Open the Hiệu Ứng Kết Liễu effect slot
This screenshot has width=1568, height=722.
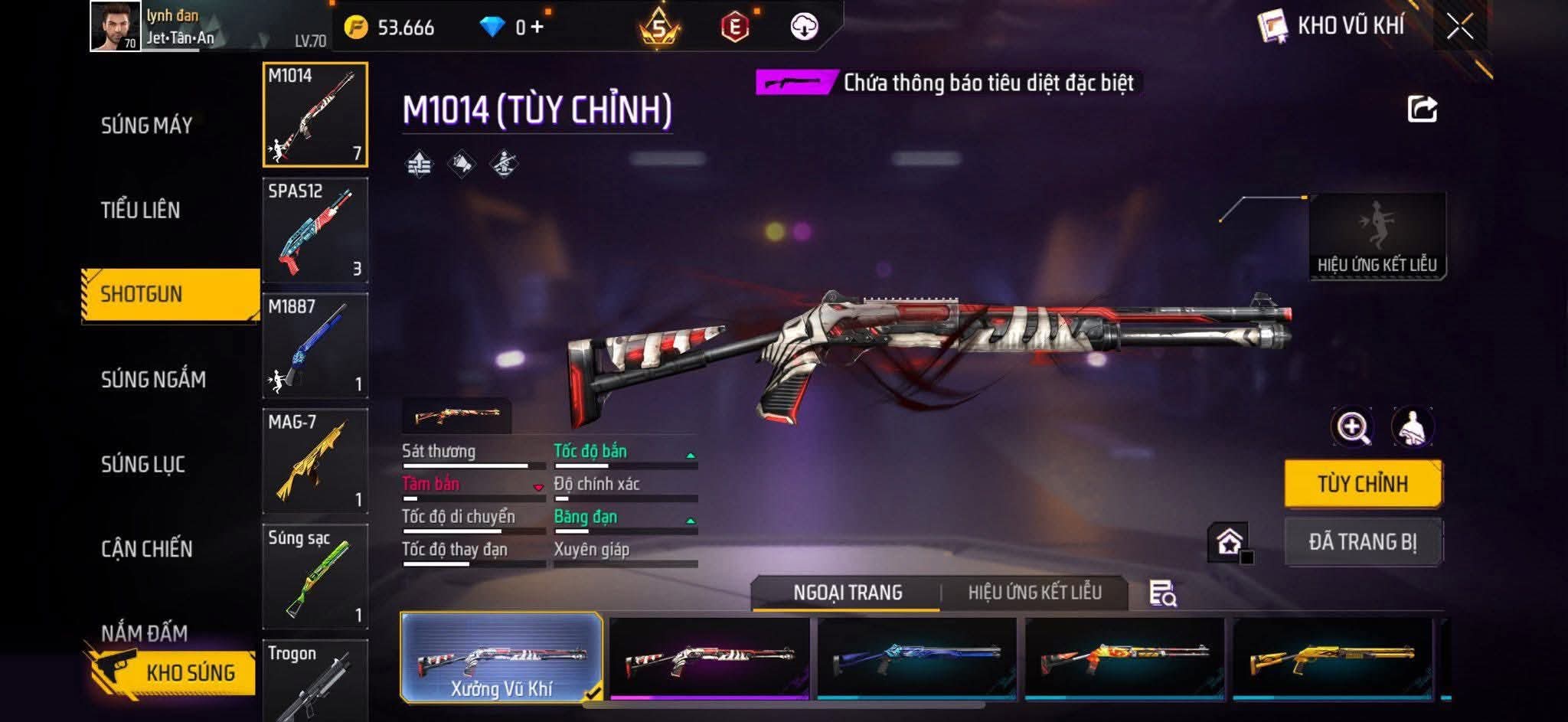click(1377, 236)
